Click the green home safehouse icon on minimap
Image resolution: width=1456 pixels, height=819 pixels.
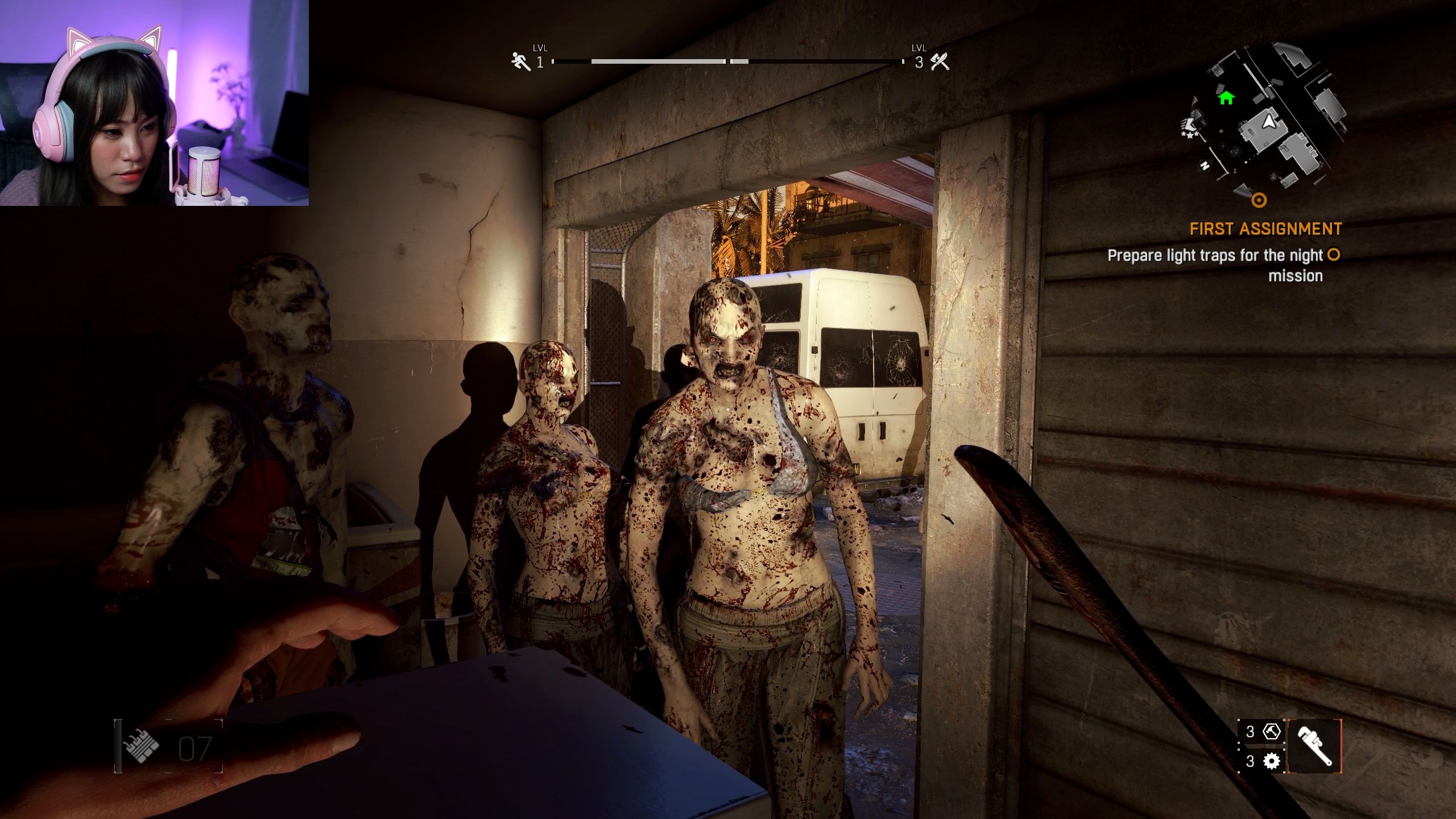tap(1226, 98)
